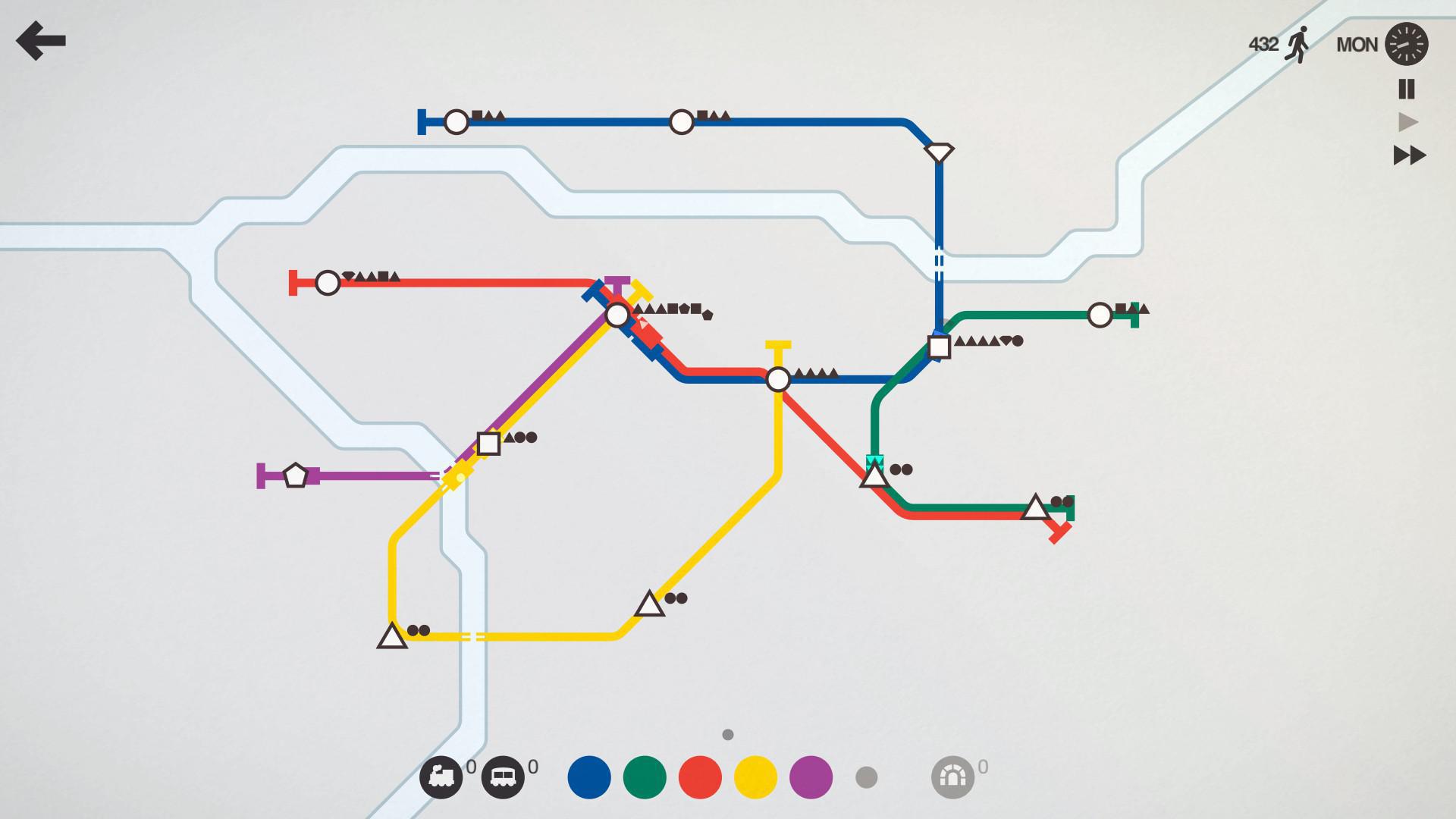Click the running passenger icon beside 432
The width and height of the screenshot is (1456, 819).
[x=1298, y=44]
